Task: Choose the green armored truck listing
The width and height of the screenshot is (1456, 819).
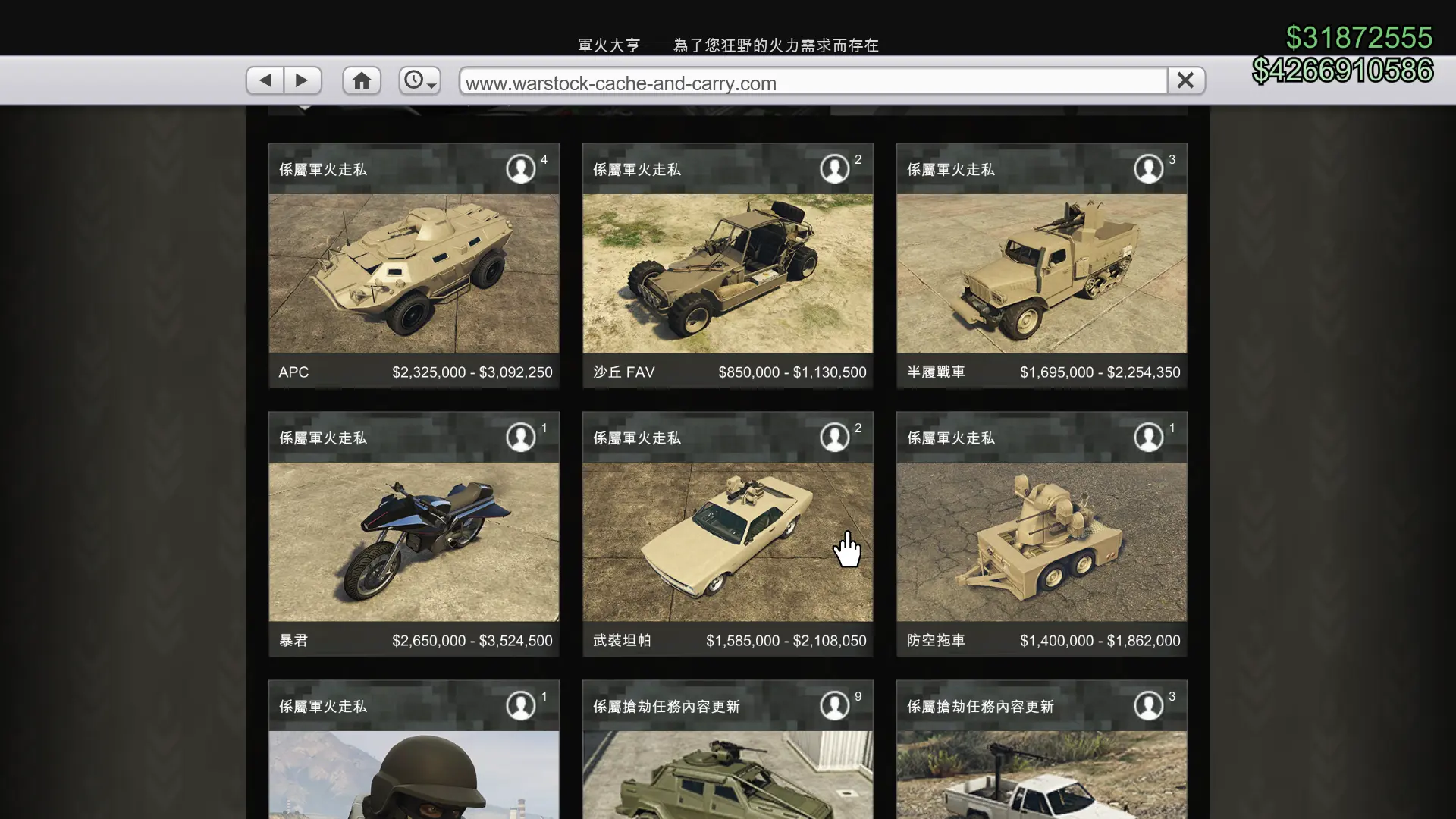Action: (x=727, y=773)
